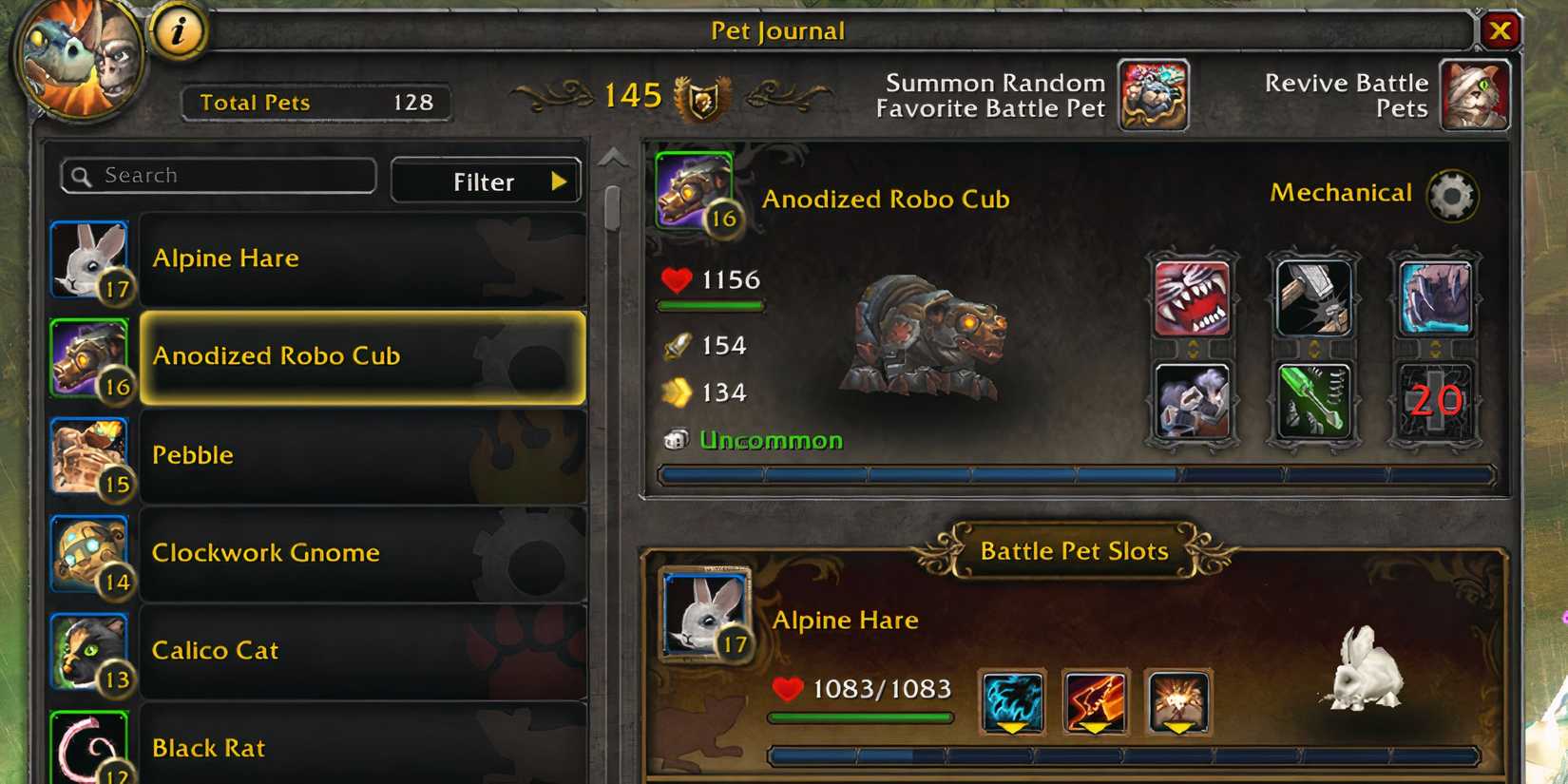The width and height of the screenshot is (1568, 784).
Task: Click inside the pet Search field
Action: pos(217,175)
